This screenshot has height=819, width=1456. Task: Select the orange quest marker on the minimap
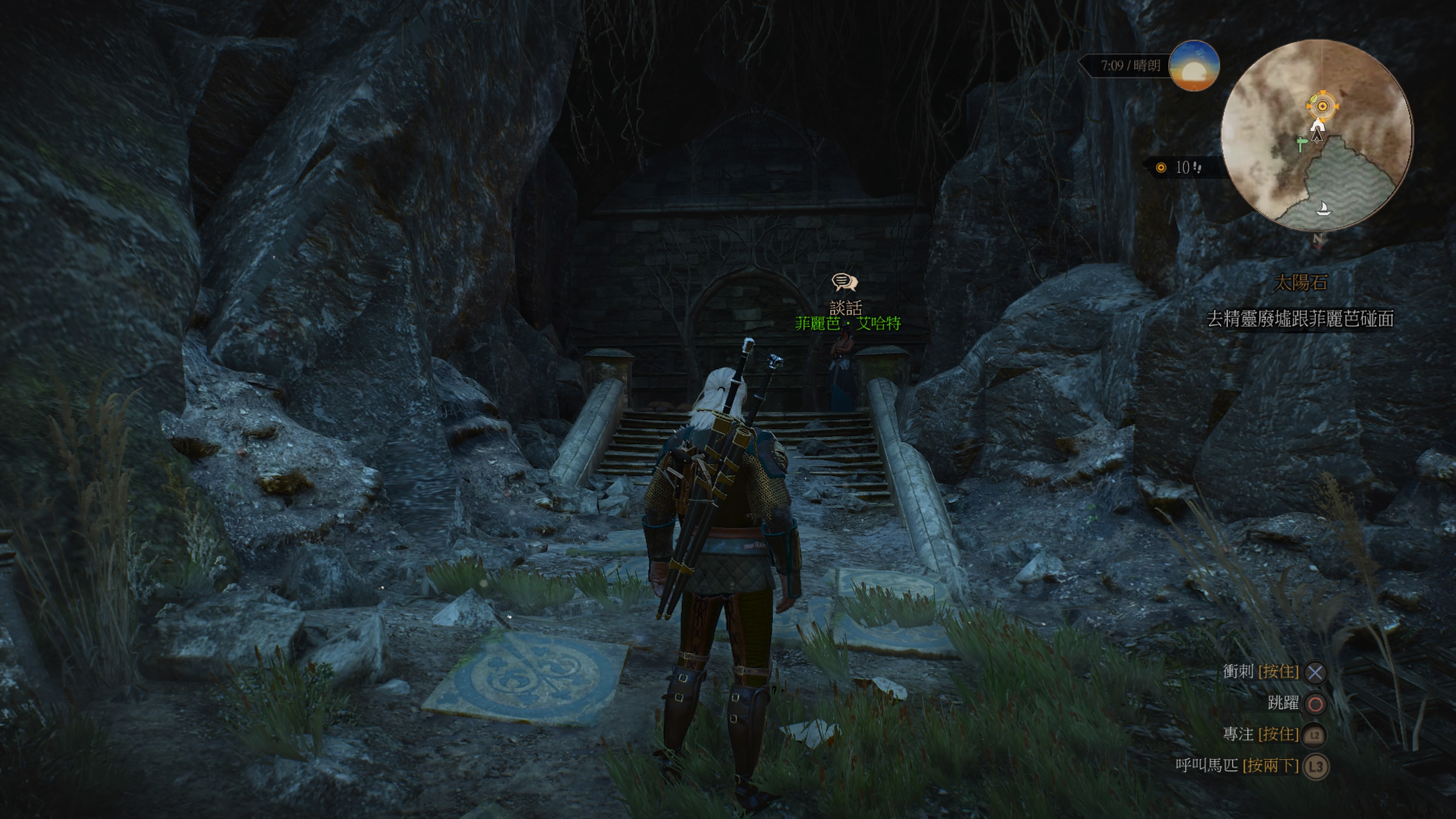coord(1322,106)
